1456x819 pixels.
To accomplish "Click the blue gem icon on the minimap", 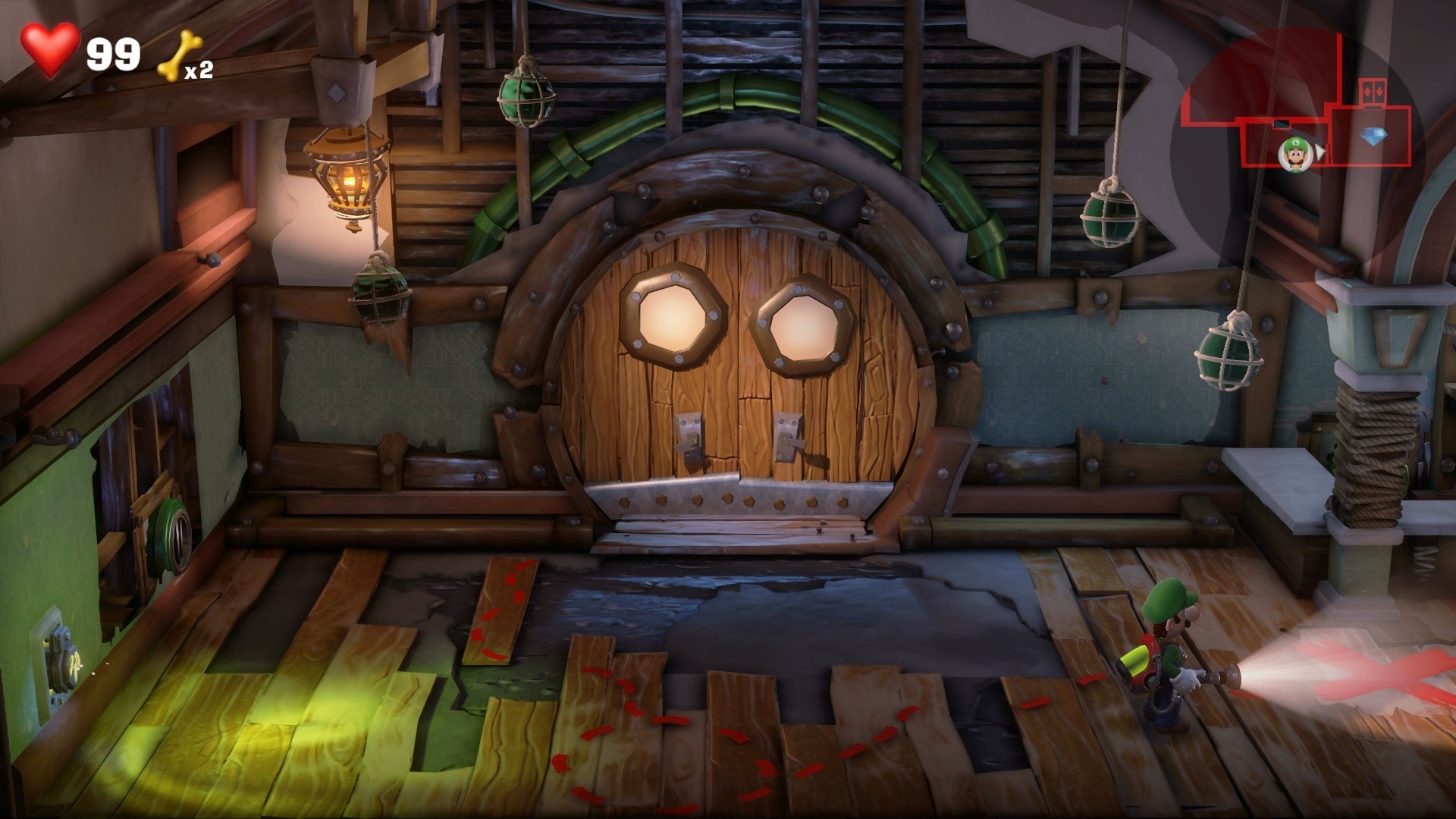I will click(x=1374, y=135).
